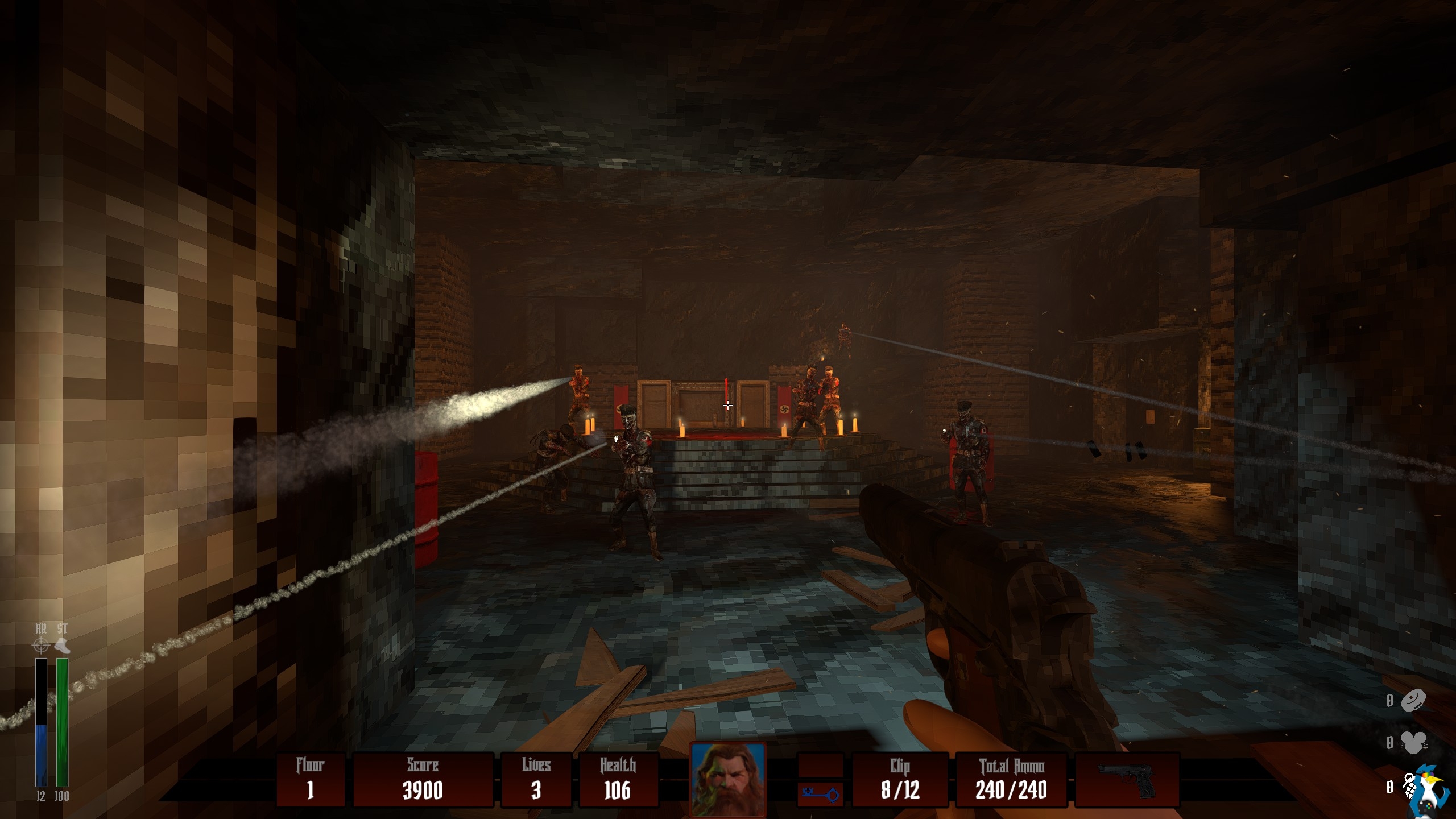Image resolution: width=1456 pixels, height=819 pixels.
Task: Click the bearded character portrait
Action: tap(727, 779)
